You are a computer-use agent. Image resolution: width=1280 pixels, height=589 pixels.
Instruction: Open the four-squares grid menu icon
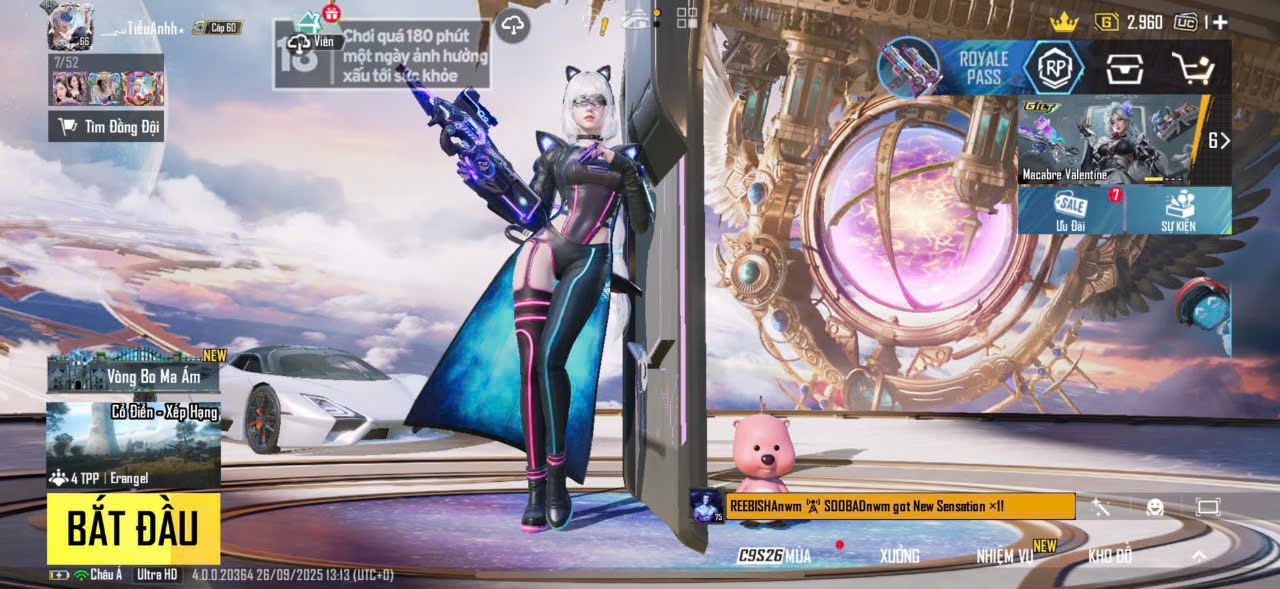tap(687, 17)
